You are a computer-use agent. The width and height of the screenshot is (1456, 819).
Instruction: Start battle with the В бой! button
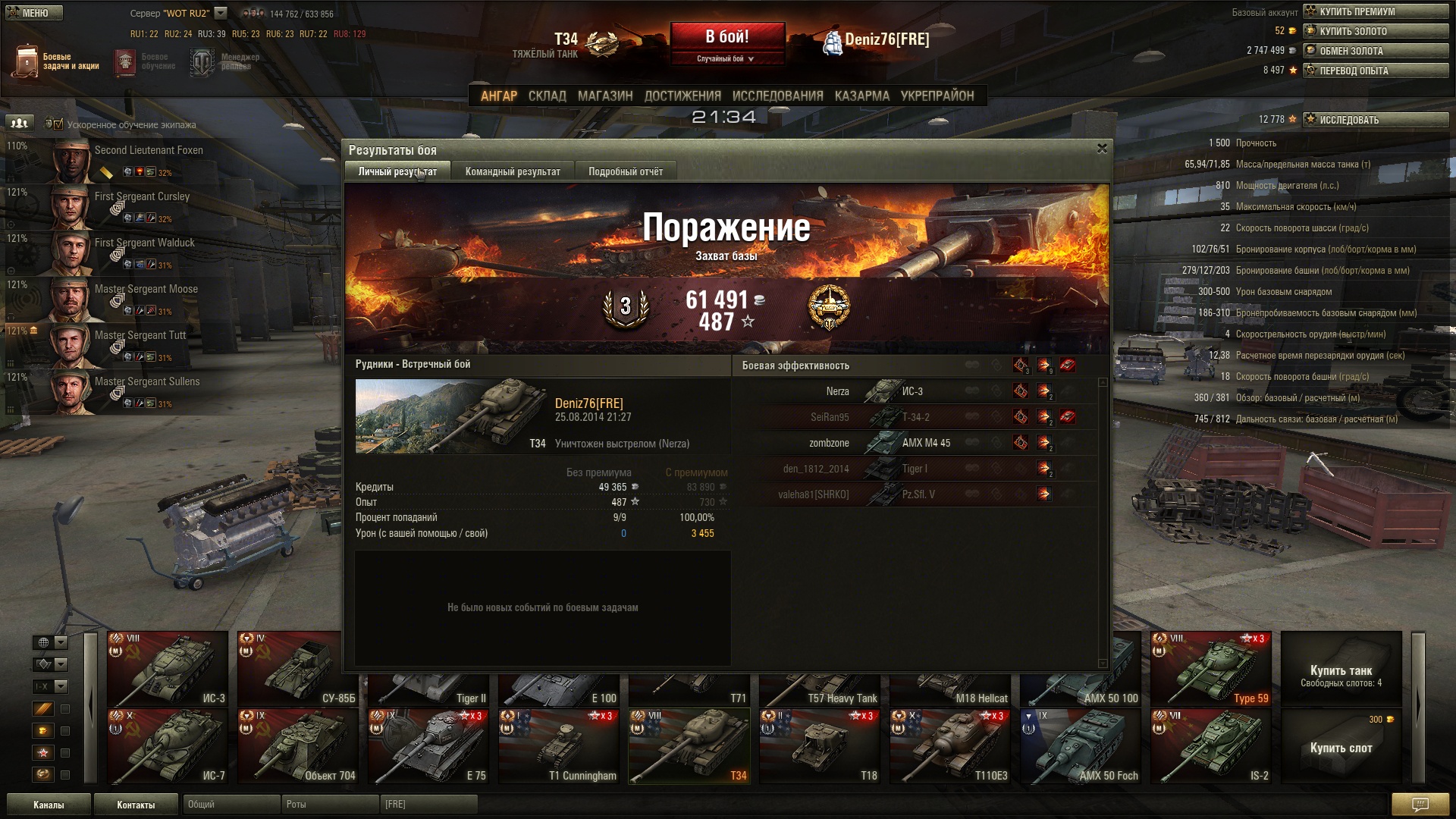pos(726,37)
